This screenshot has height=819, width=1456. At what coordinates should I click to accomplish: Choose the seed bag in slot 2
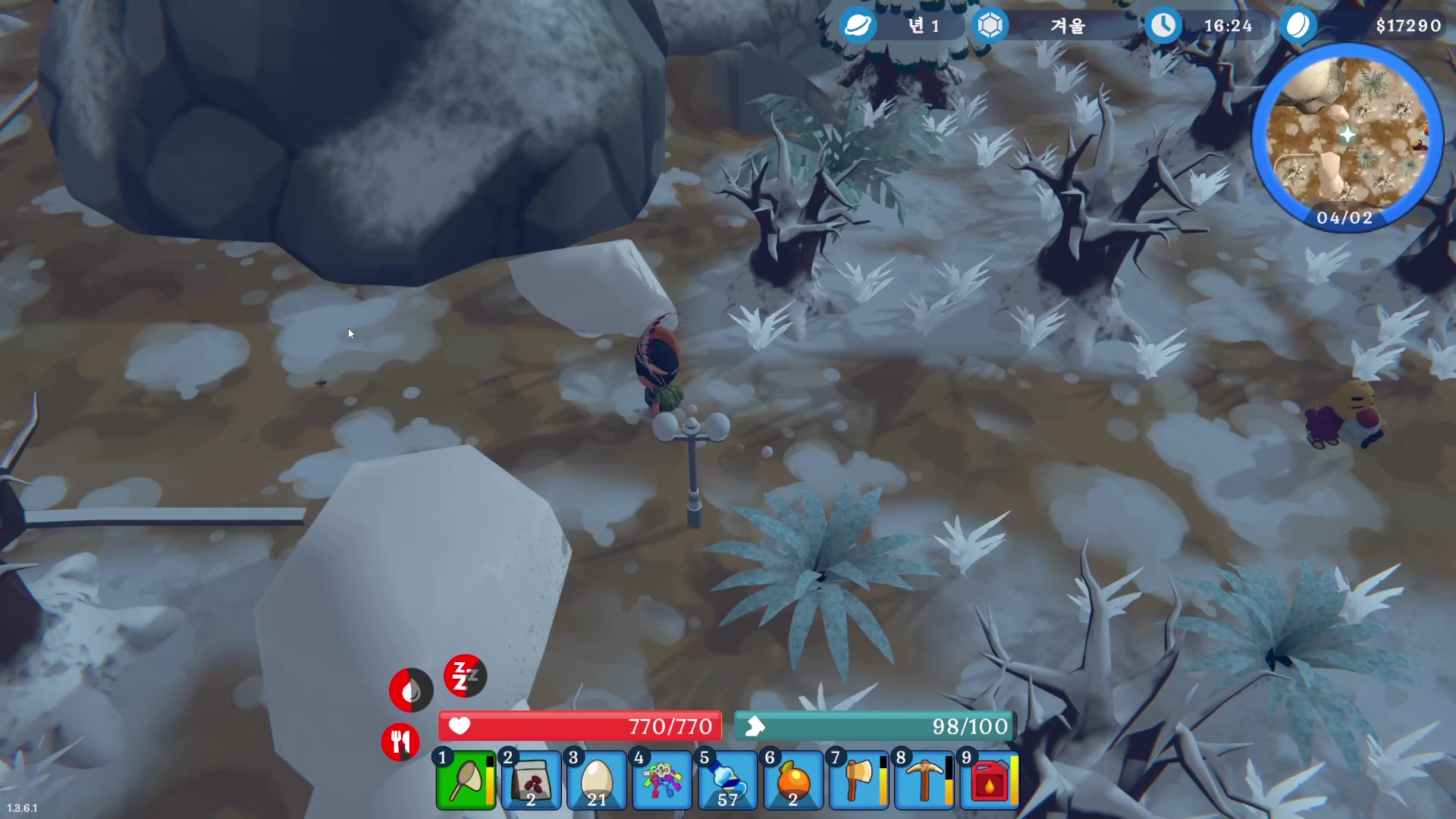(531, 780)
